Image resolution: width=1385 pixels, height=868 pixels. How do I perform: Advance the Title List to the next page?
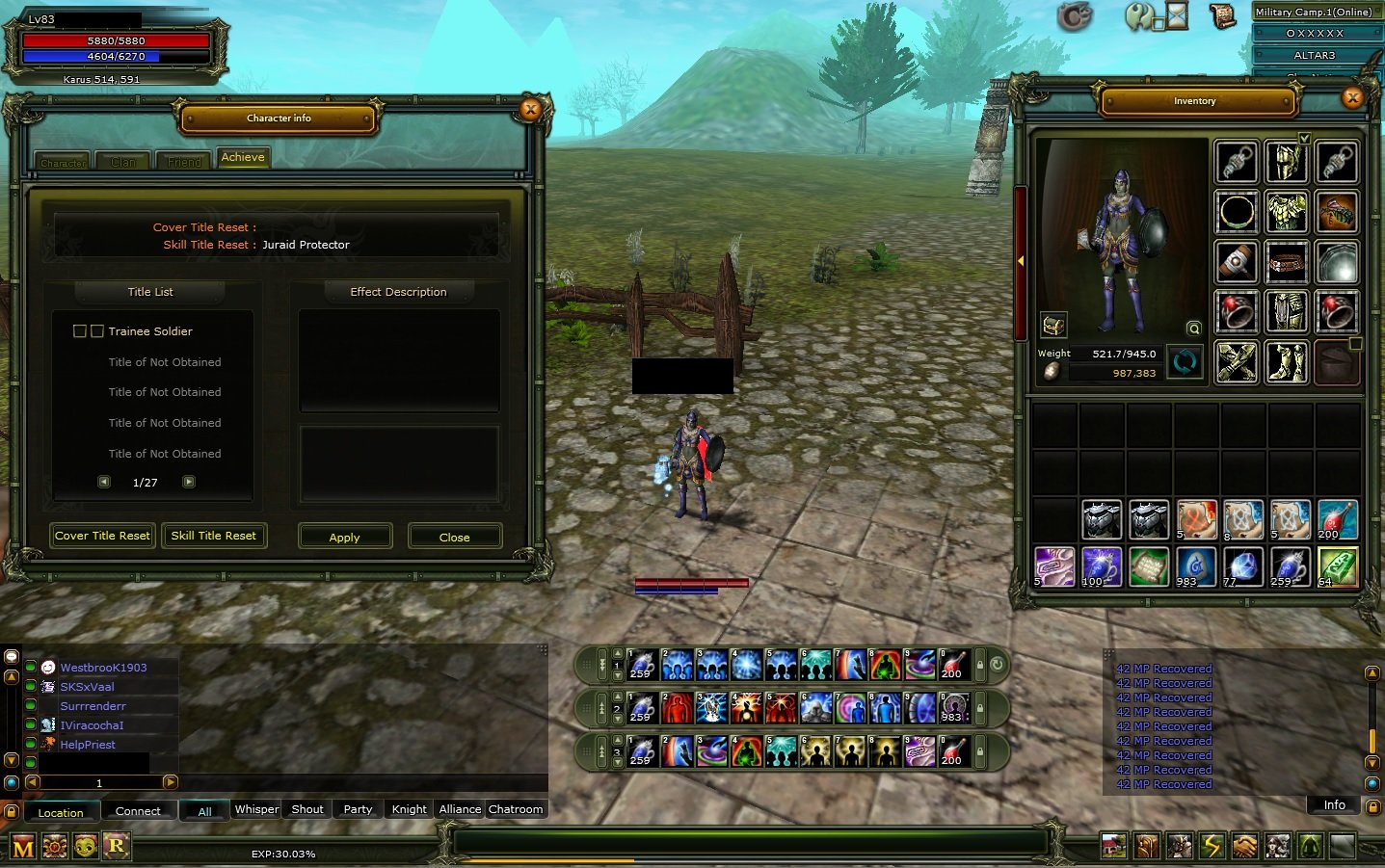[189, 482]
